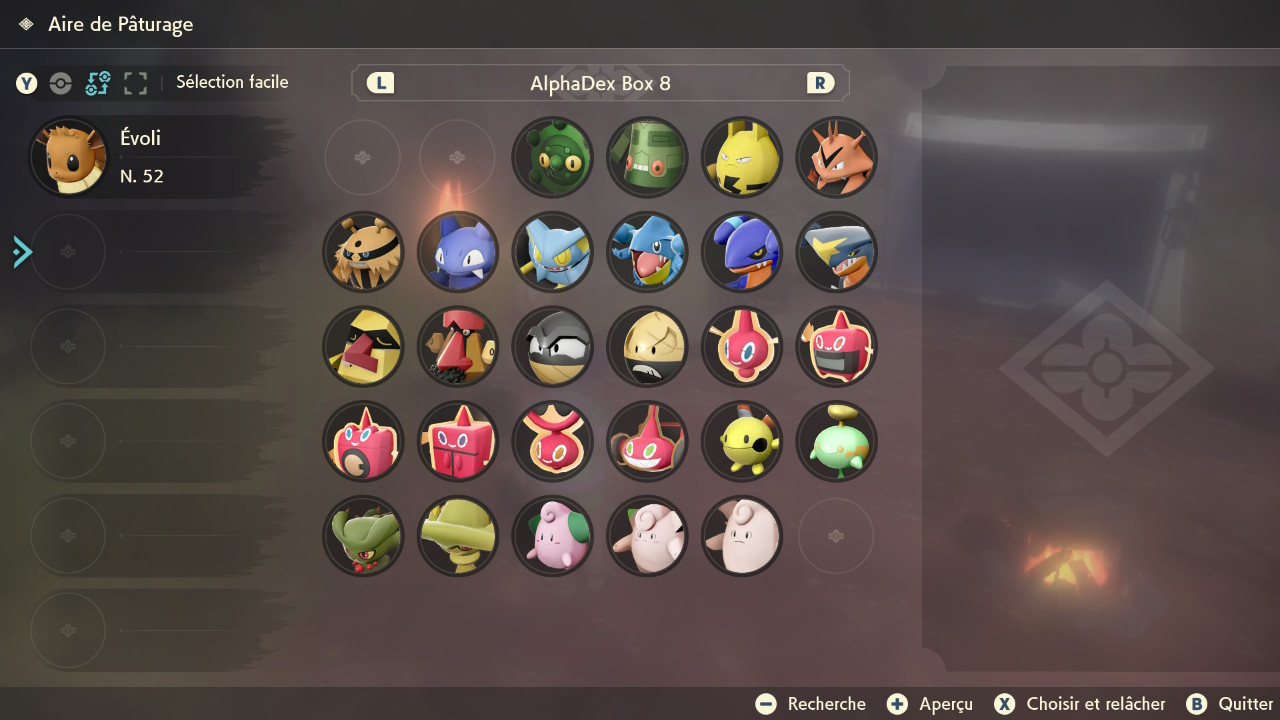Select the refrigerator-shaped Frost Rotom

click(458, 442)
